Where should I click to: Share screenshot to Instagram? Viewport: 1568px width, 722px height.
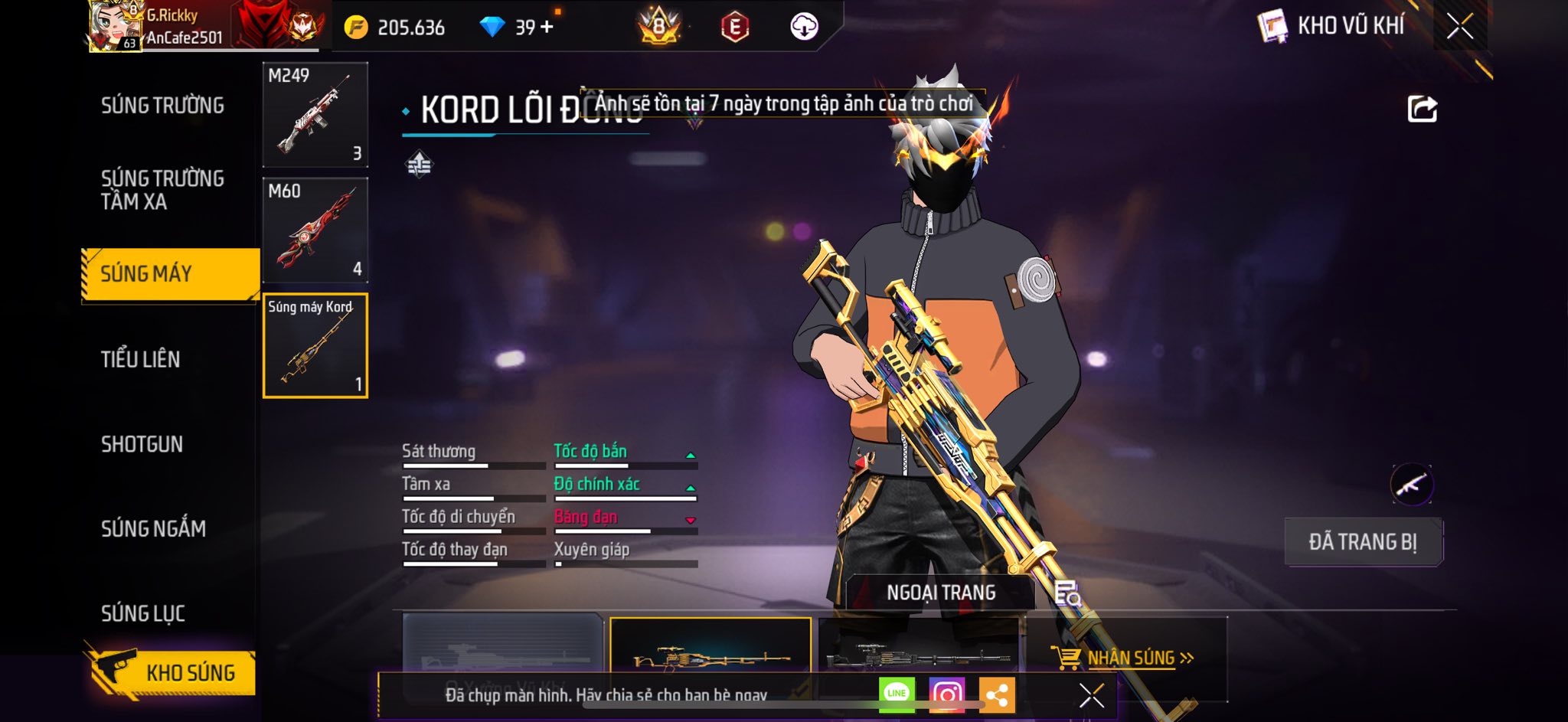click(x=946, y=694)
